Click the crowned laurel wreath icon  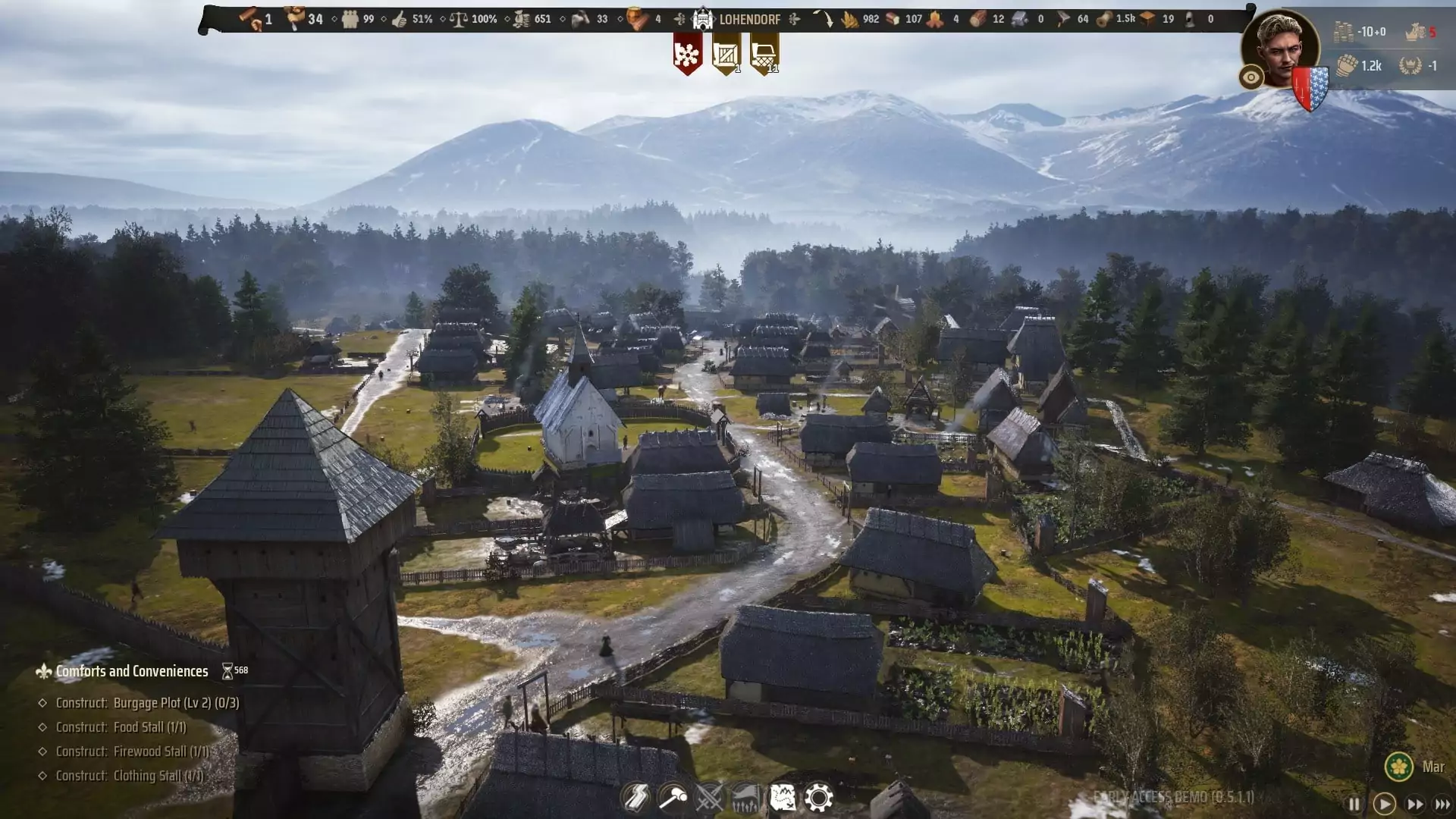coord(1410,65)
